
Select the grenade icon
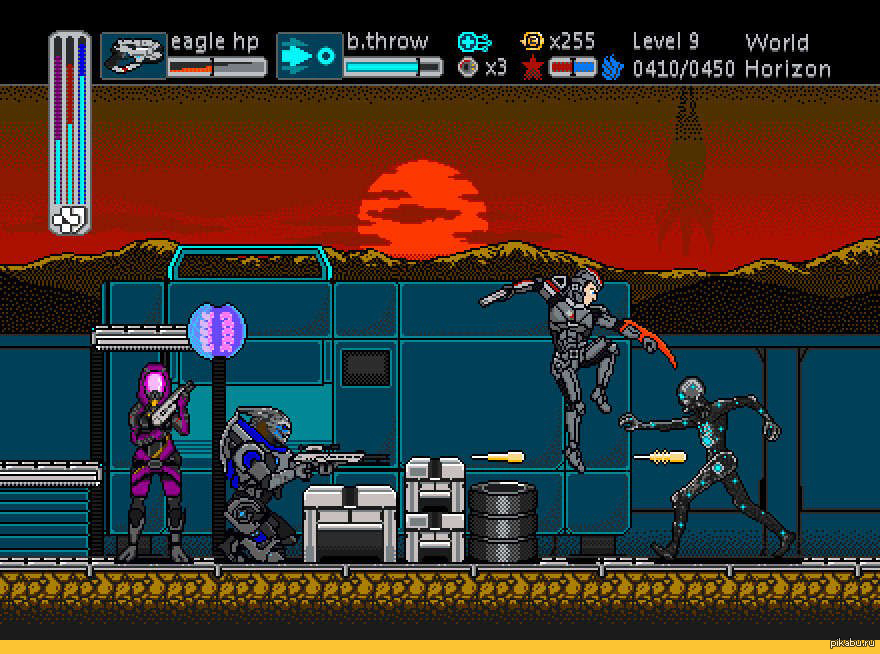pos(467,68)
